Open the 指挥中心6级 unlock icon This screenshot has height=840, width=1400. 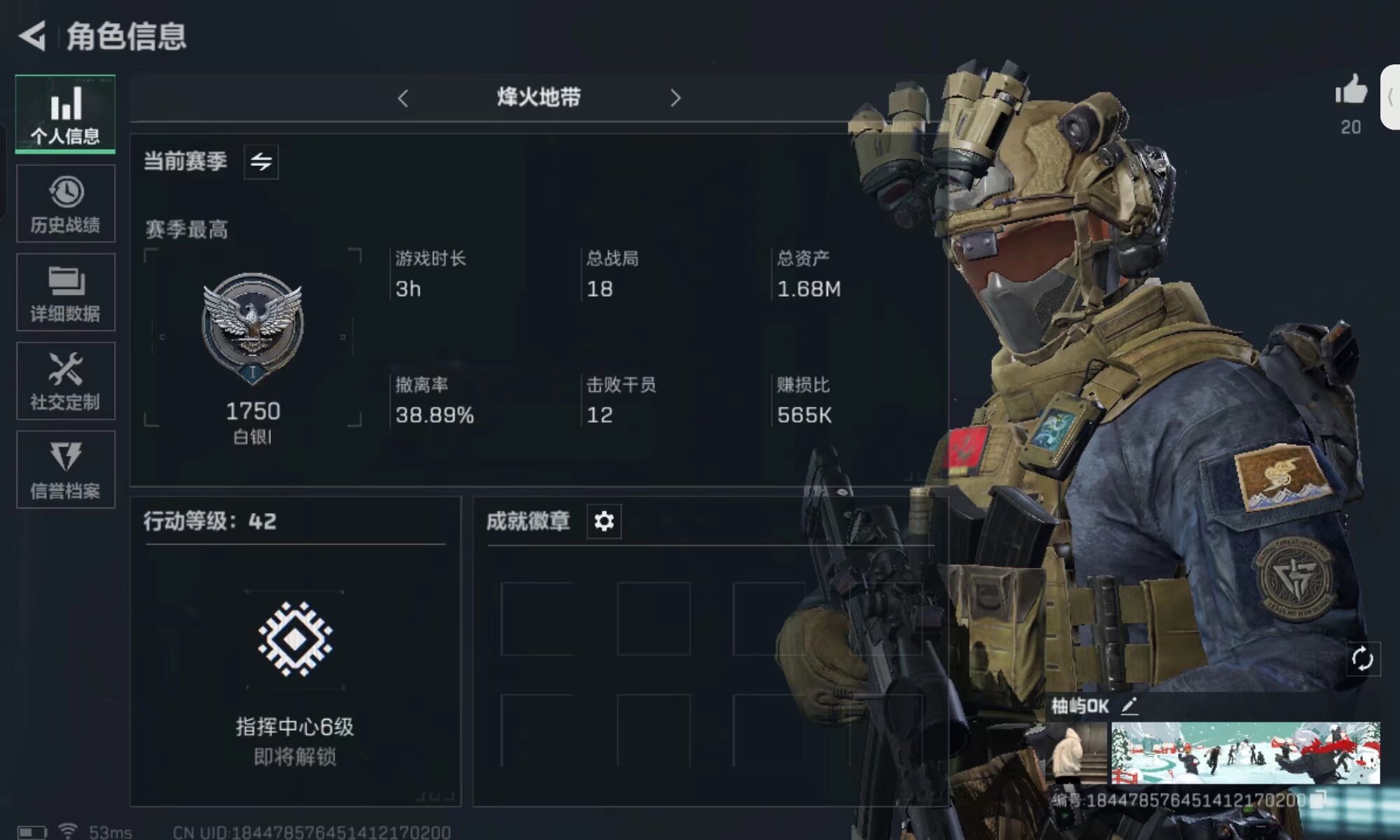(x=295, y=638)
